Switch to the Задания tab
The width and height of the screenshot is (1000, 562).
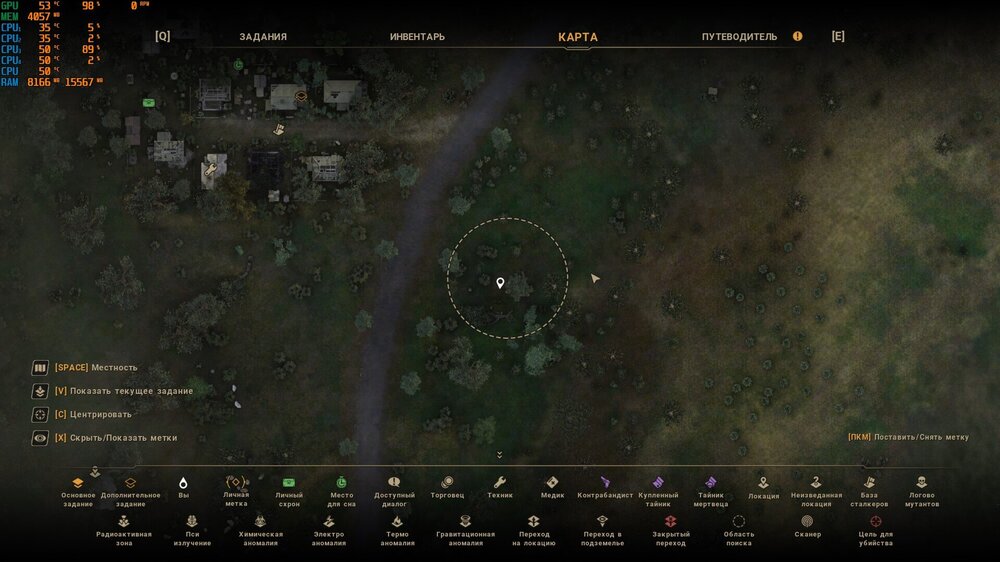tap(263, 37)
